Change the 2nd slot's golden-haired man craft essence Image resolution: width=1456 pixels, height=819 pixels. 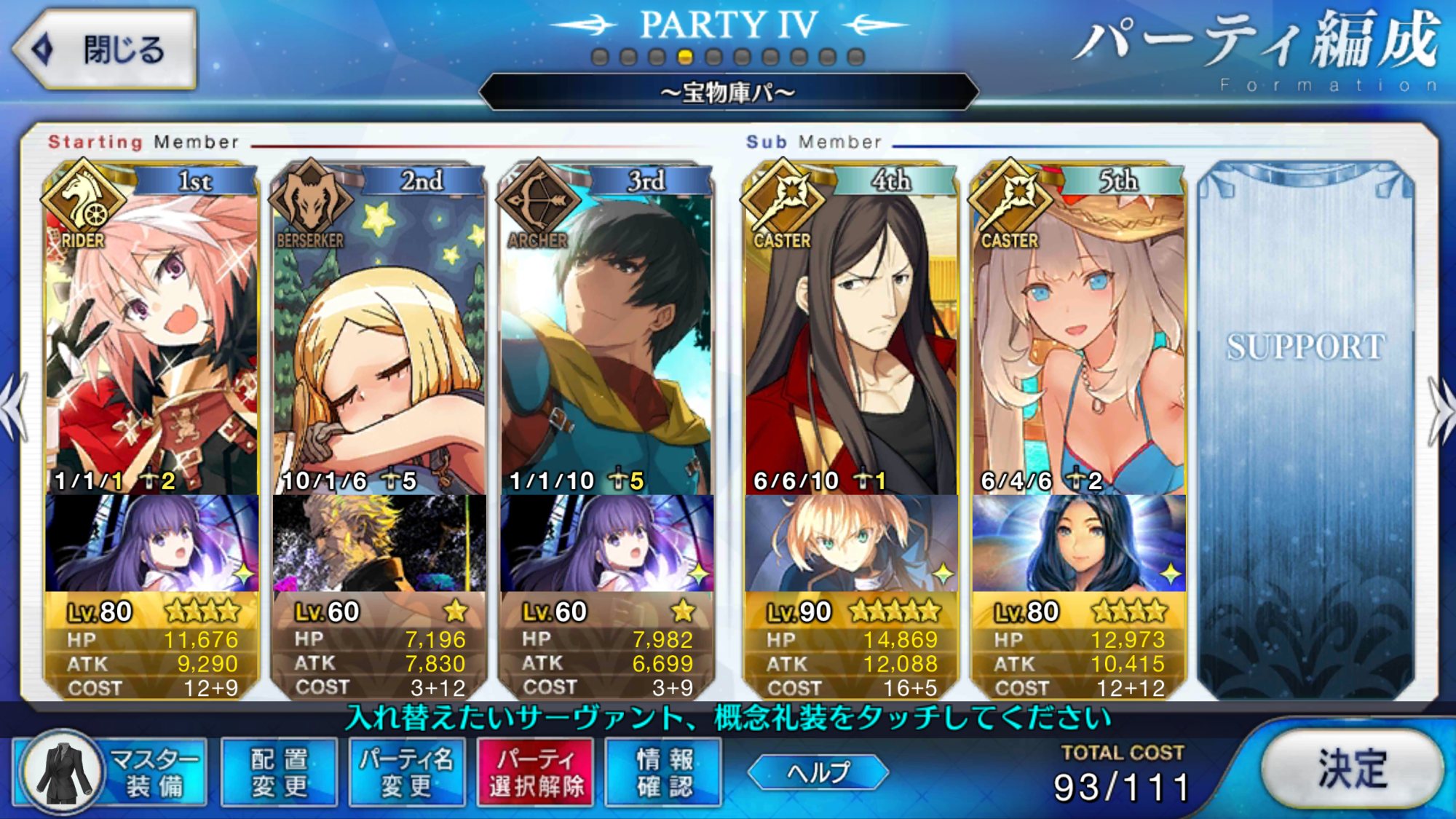click(x=379, y=543)
